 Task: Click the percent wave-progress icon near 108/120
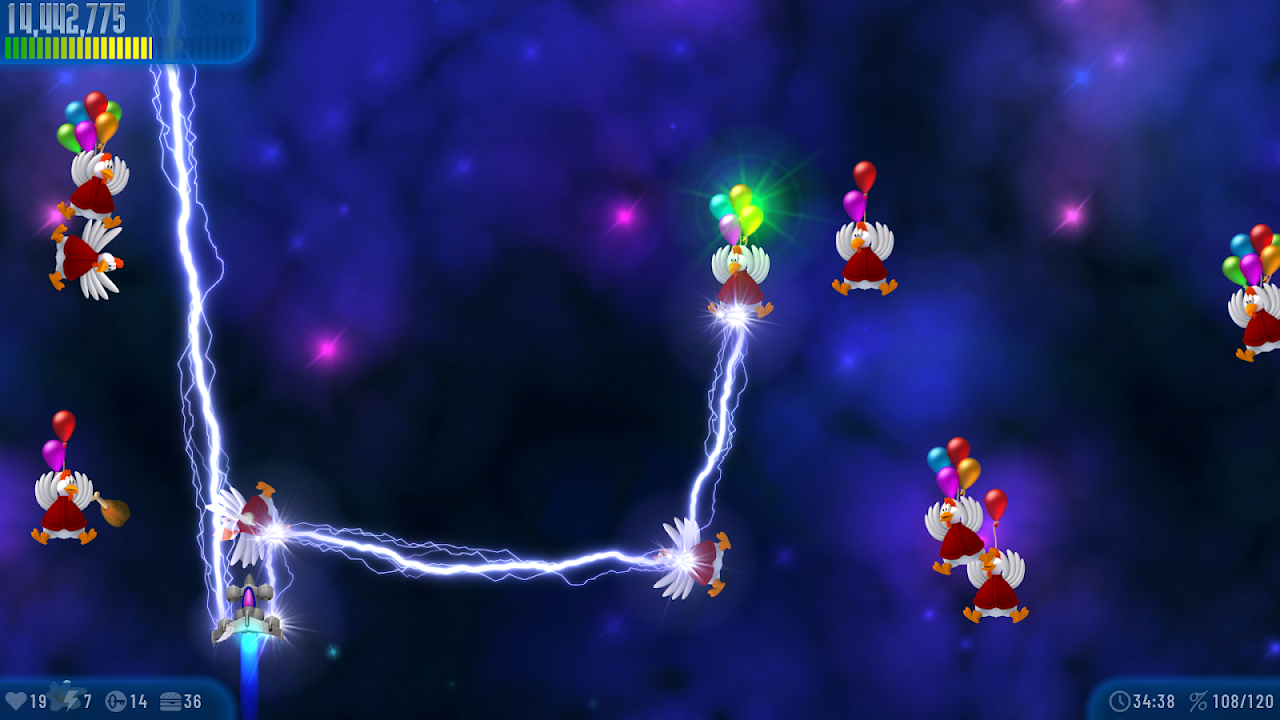[x=1198, y=700]
